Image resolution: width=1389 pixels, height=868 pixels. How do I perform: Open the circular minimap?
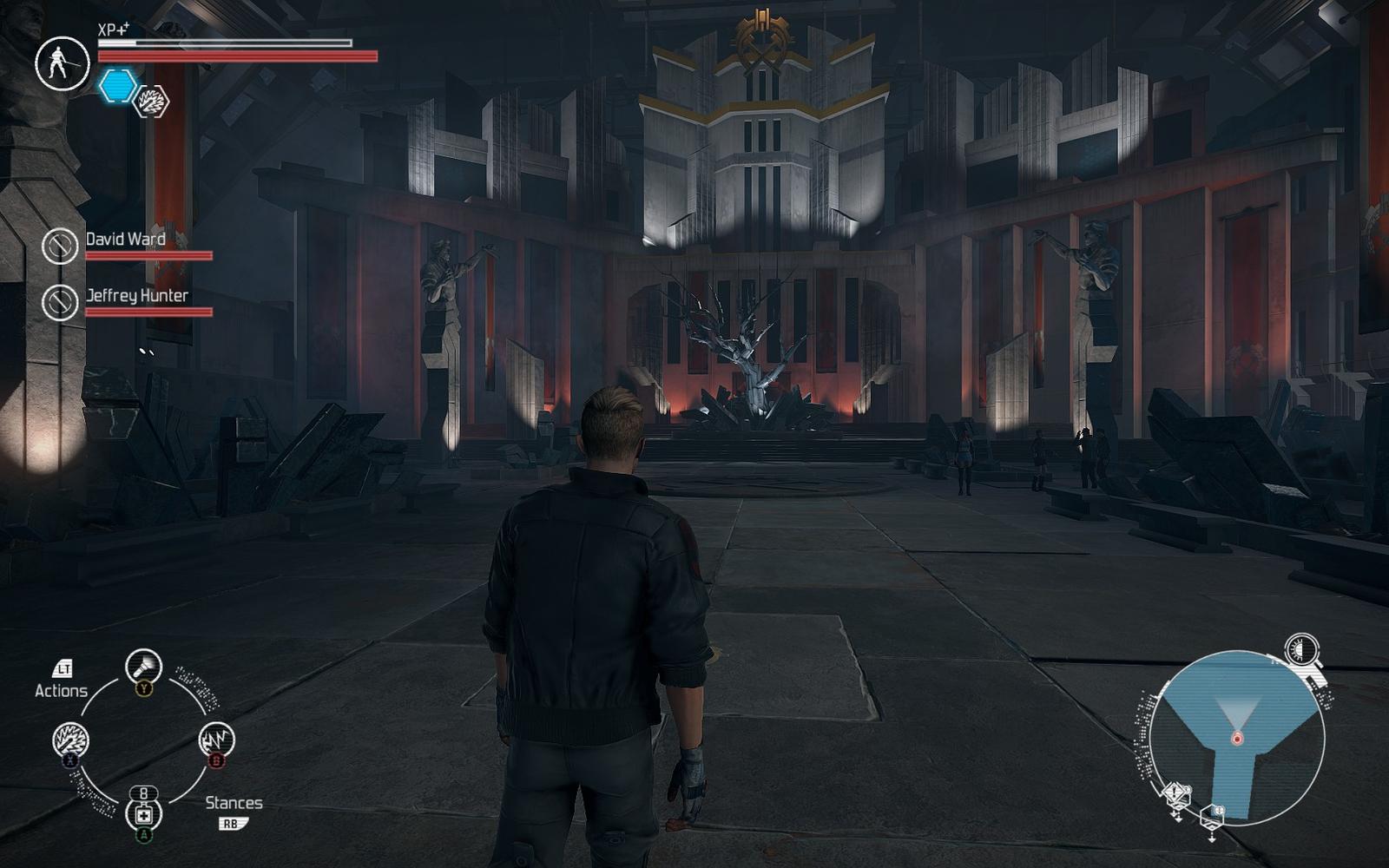(x=1237, y=738)
